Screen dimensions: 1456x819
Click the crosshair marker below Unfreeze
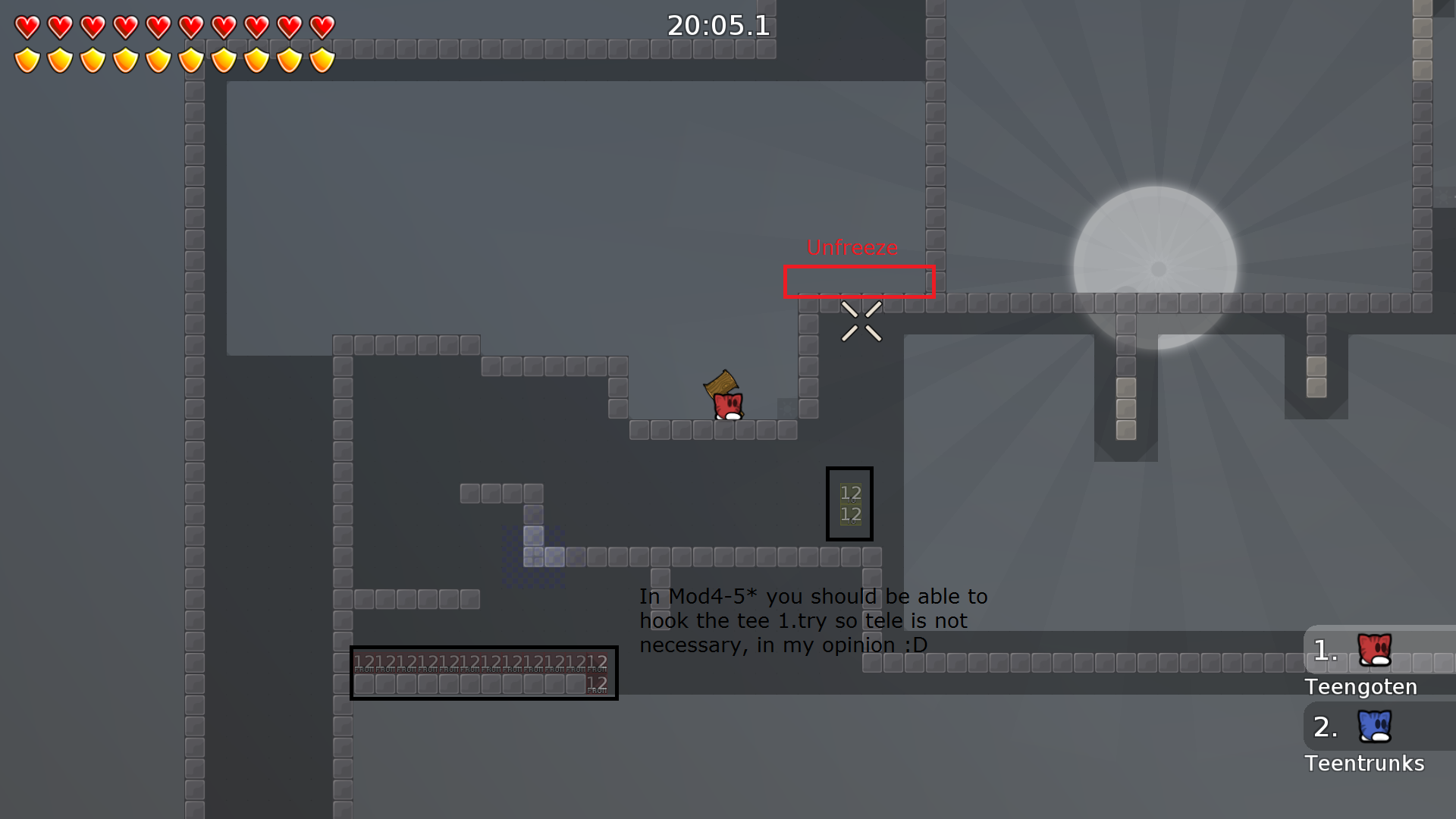pos(861,322)
